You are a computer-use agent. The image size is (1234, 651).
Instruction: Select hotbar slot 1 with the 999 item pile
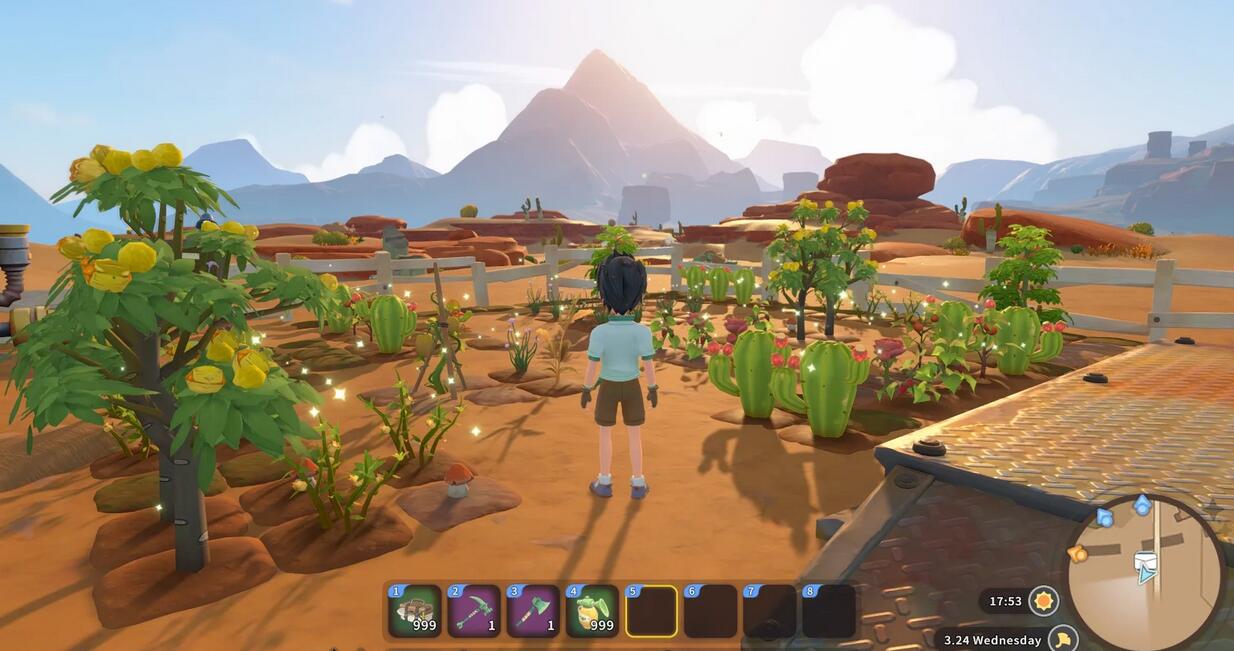(415, 611)
